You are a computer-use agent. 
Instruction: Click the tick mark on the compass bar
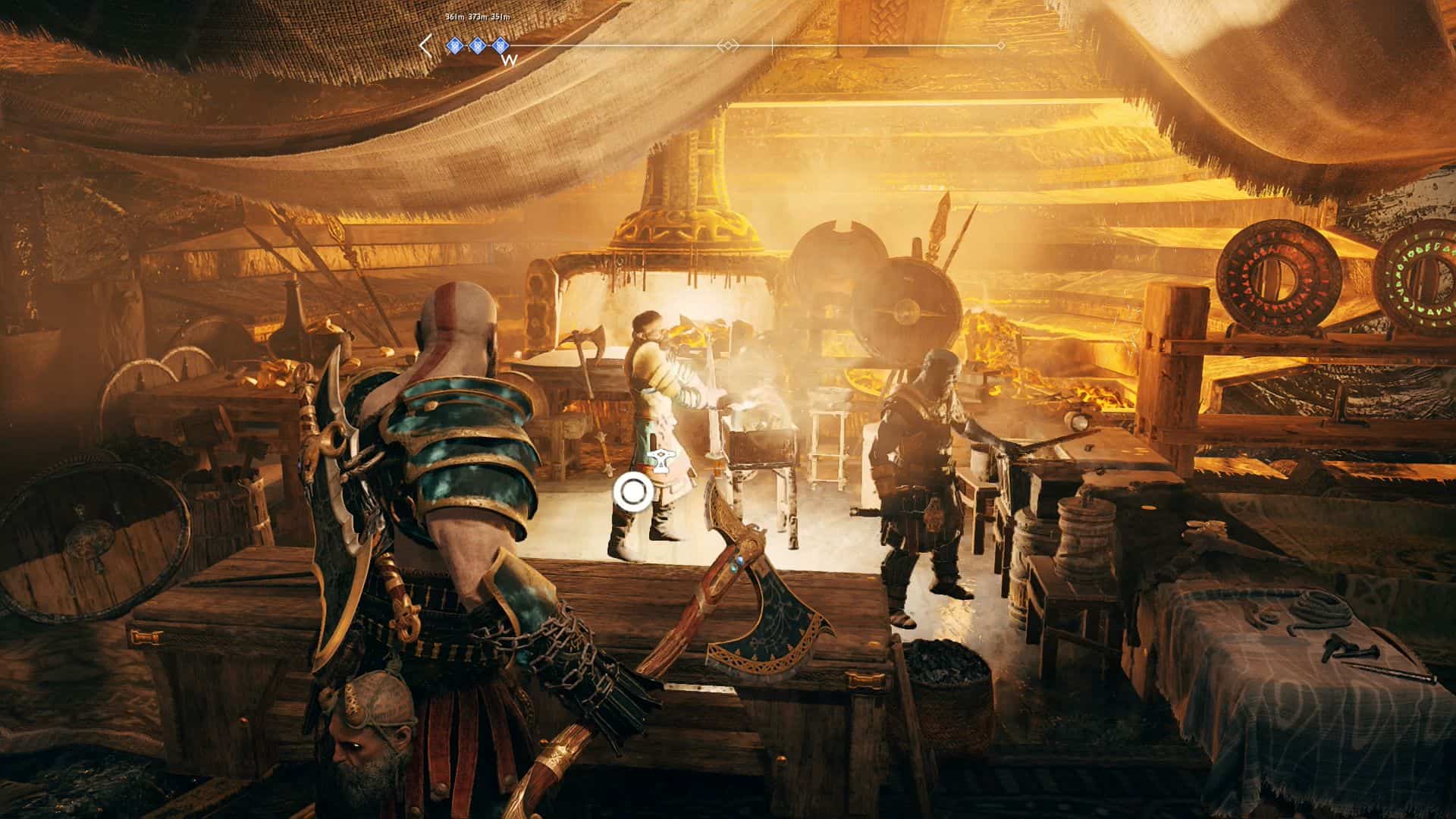[772, 45]
